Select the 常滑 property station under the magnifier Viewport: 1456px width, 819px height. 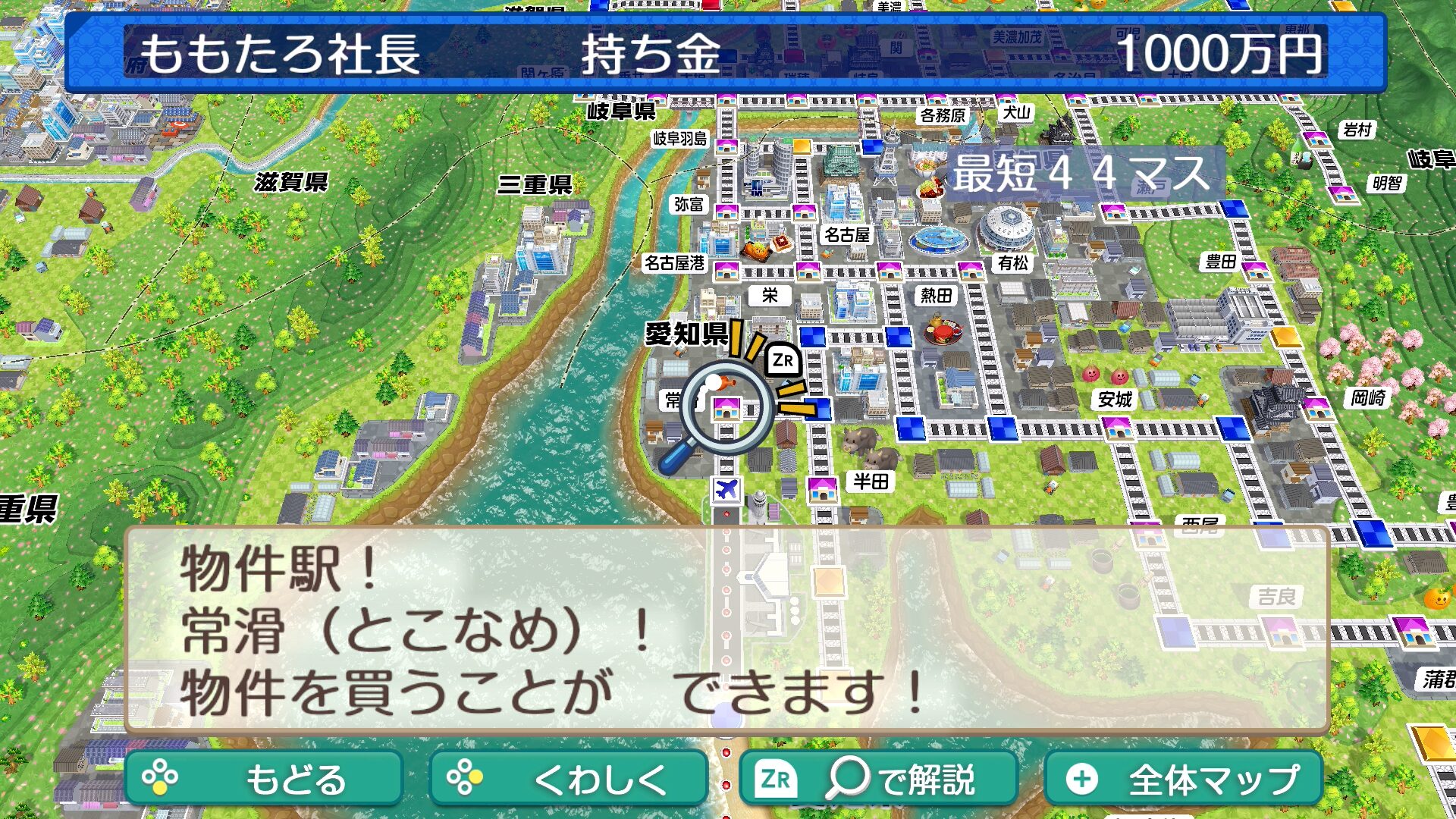(x=726, y=409)
